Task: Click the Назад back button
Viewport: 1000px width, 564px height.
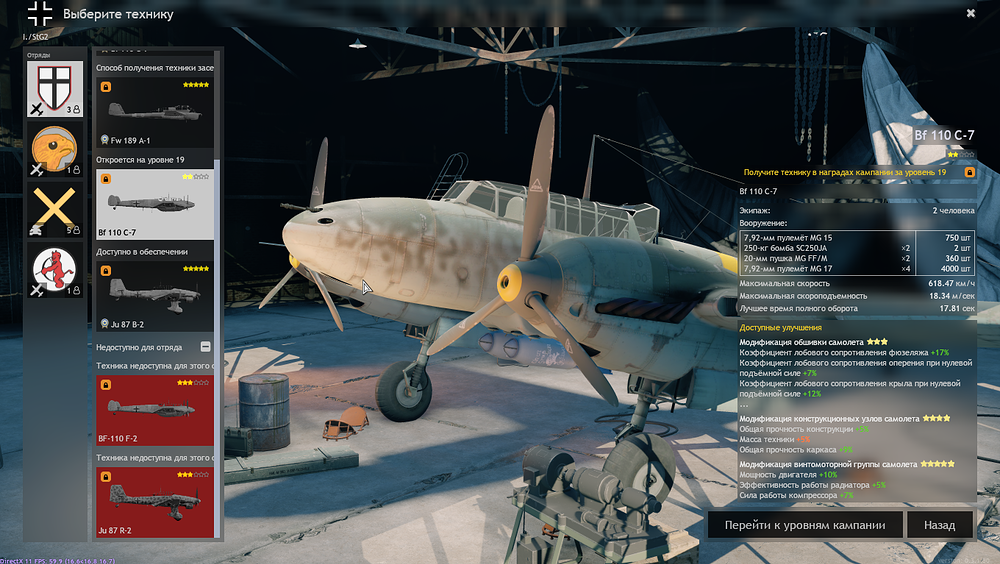Action: pyautogui.click(x=939, y=525)
